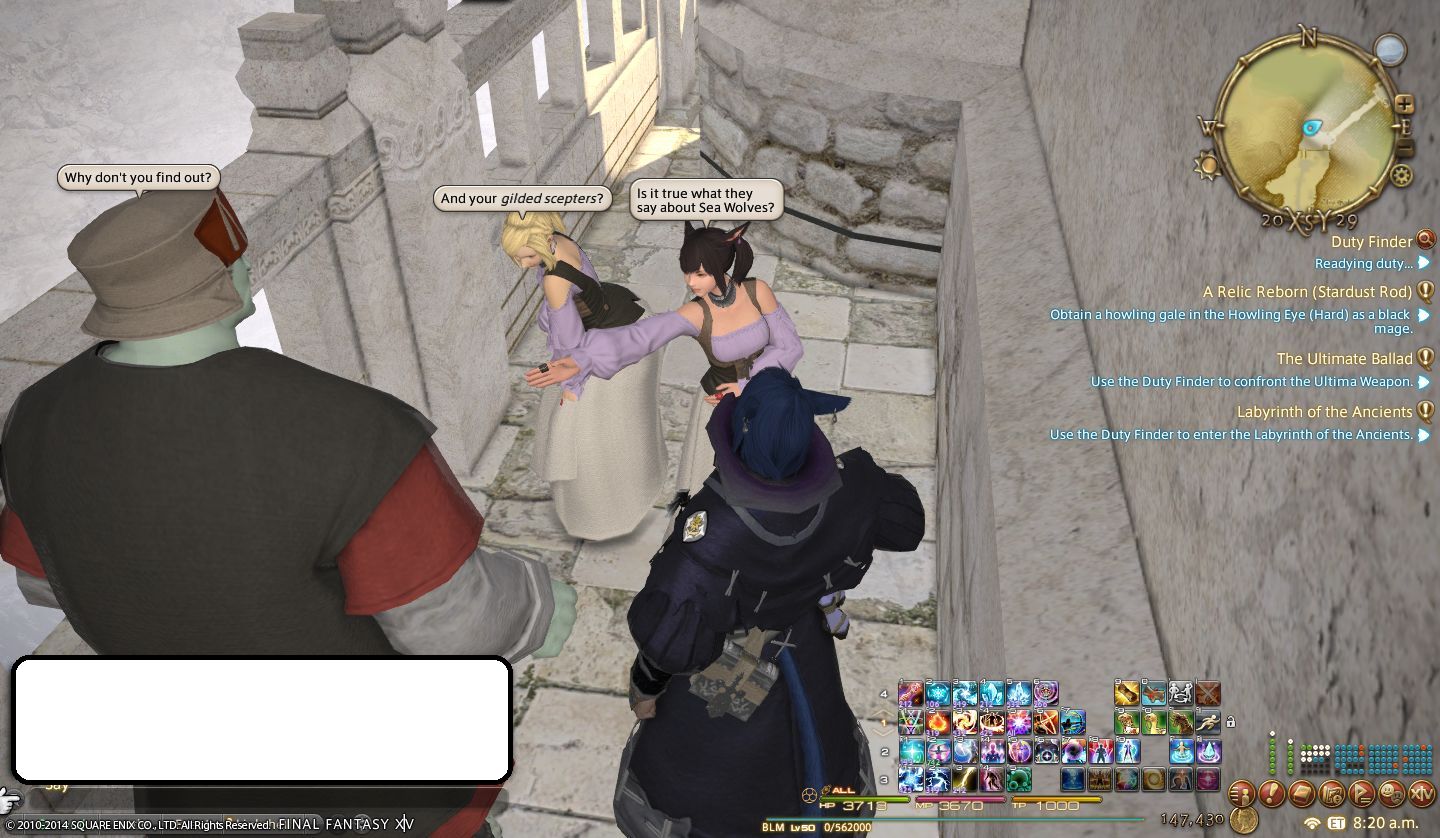Activate the snowflake Blizzard spell icon
This screenshot has width=1440, height=838.
[938, 693]
